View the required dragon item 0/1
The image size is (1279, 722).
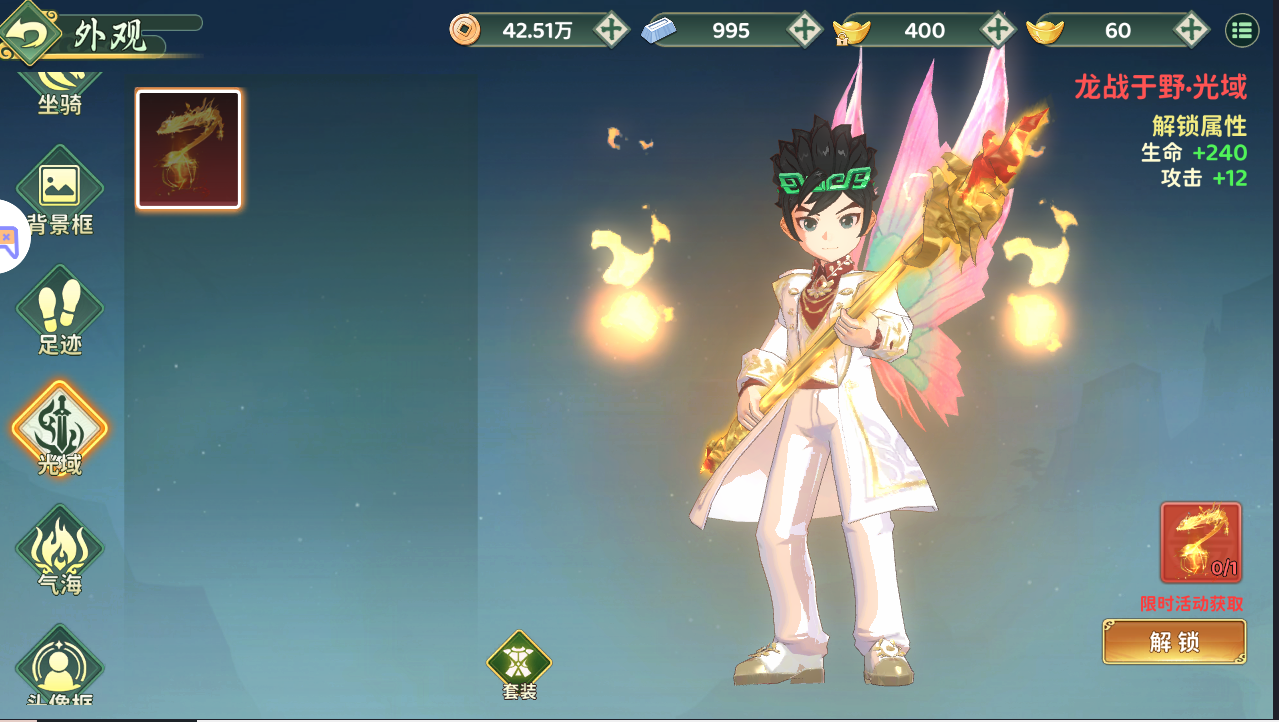(1201, 542)
